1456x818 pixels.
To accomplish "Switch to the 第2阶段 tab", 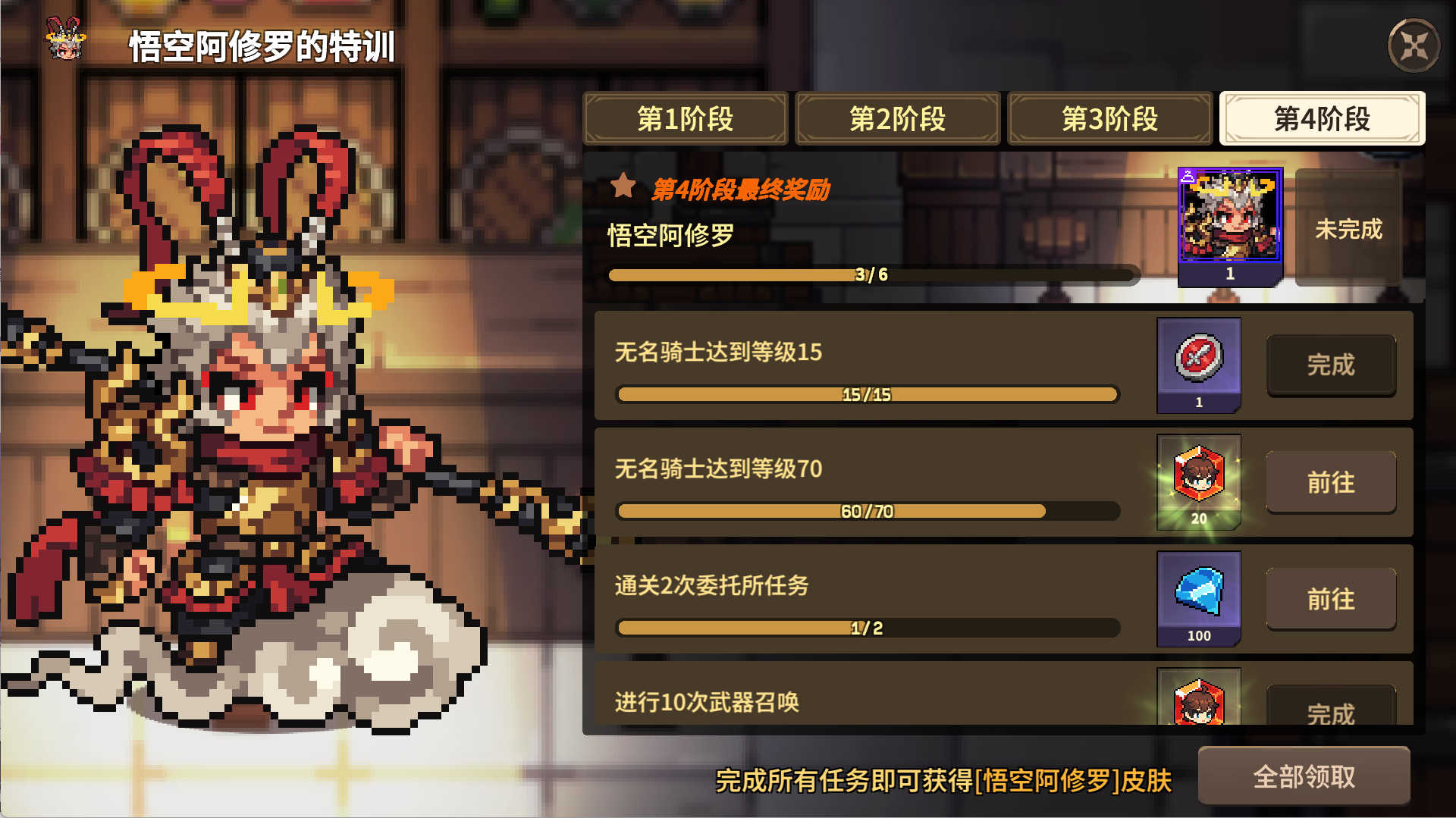I will [x=897, y=119].
